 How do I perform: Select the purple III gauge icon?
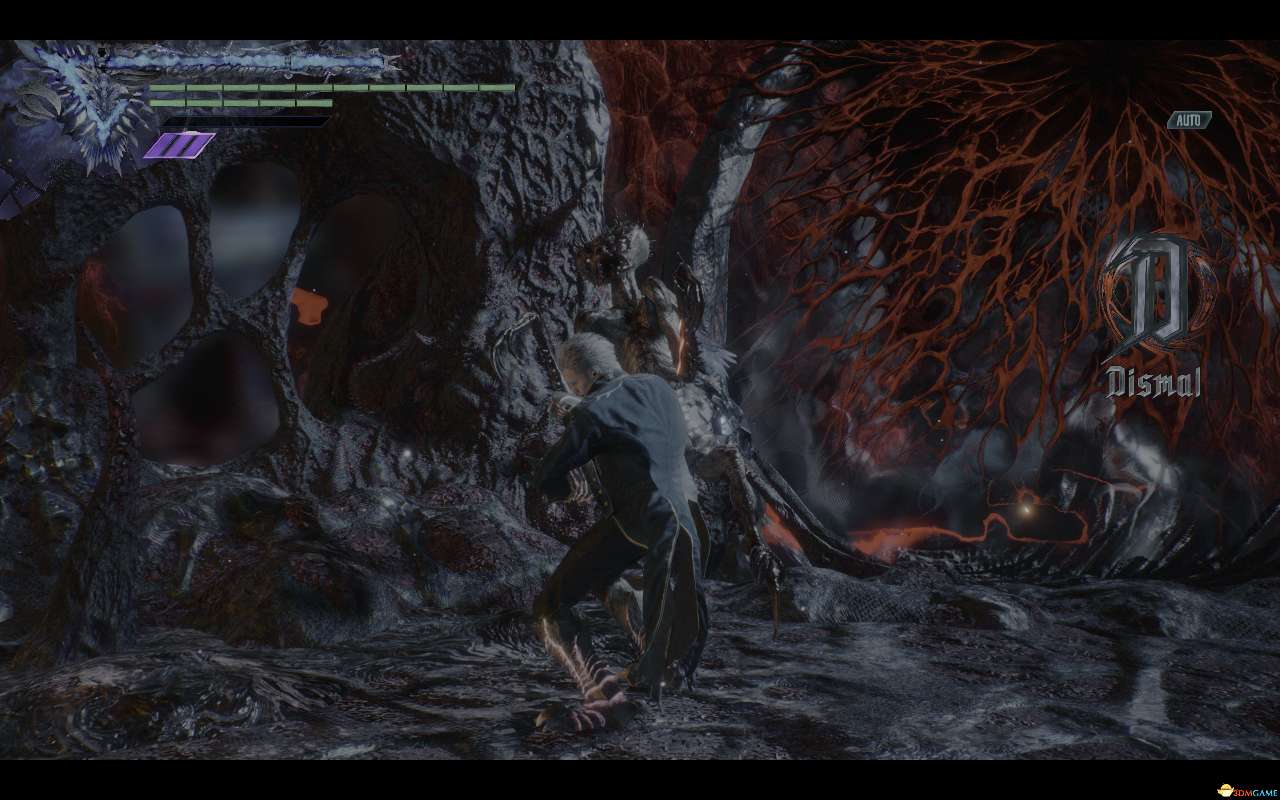tap(179, 145)
